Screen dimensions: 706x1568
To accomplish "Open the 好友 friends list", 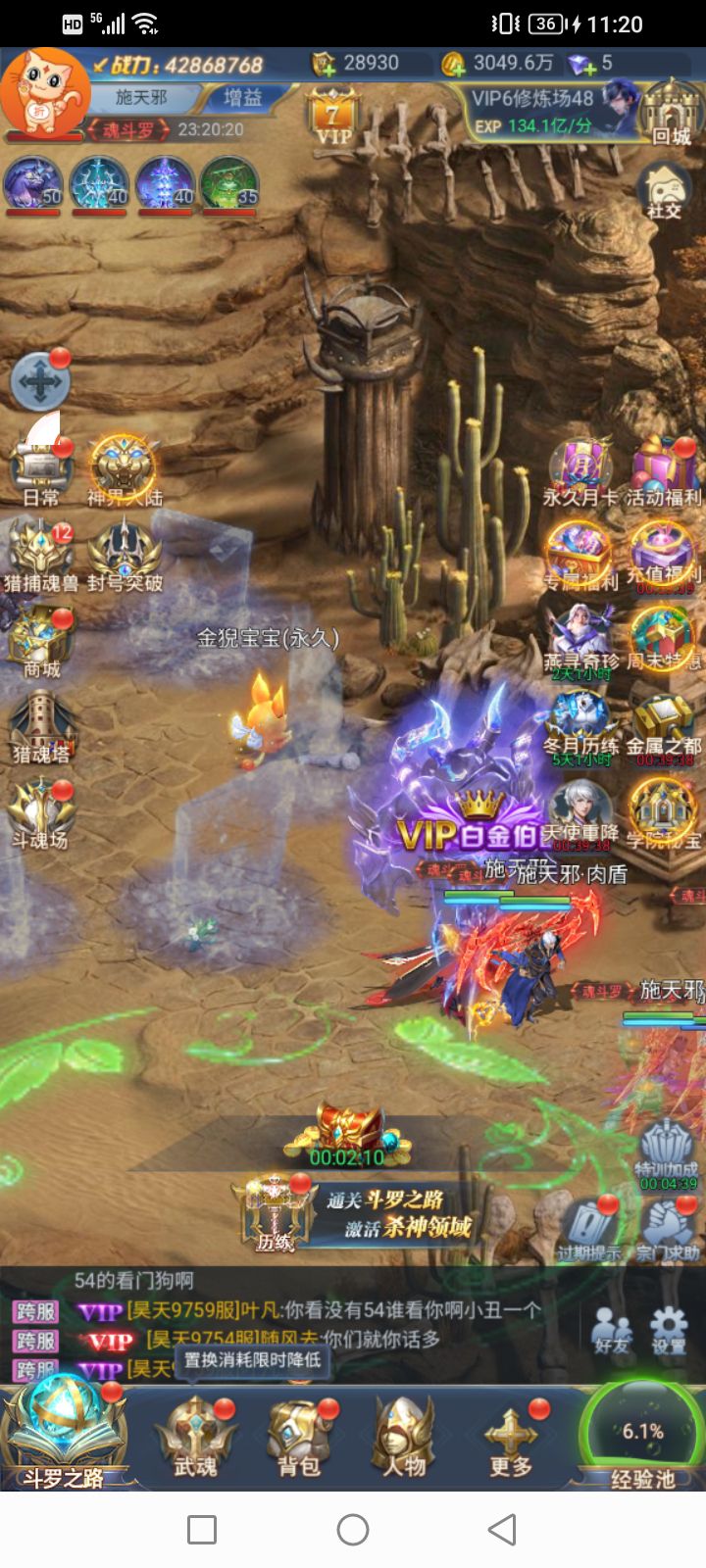I will pos(611,1330).
